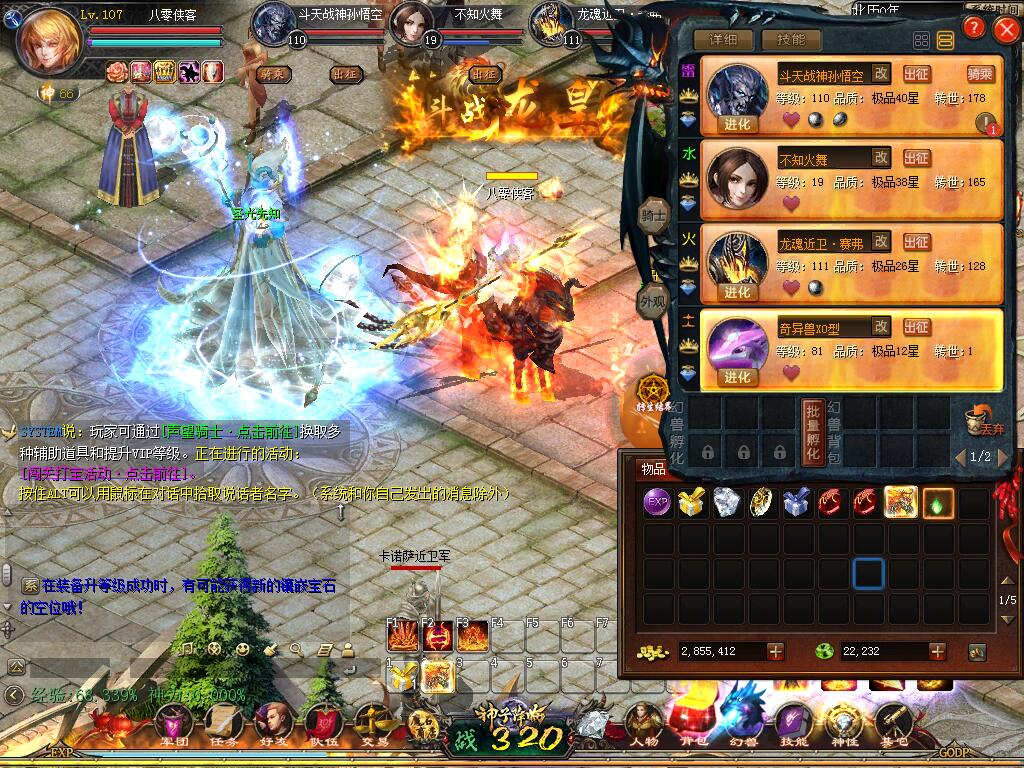Select the purple EXP orb in the bag
The height and width of the screenshot is (768, 1024).
[x=657, y=503]
